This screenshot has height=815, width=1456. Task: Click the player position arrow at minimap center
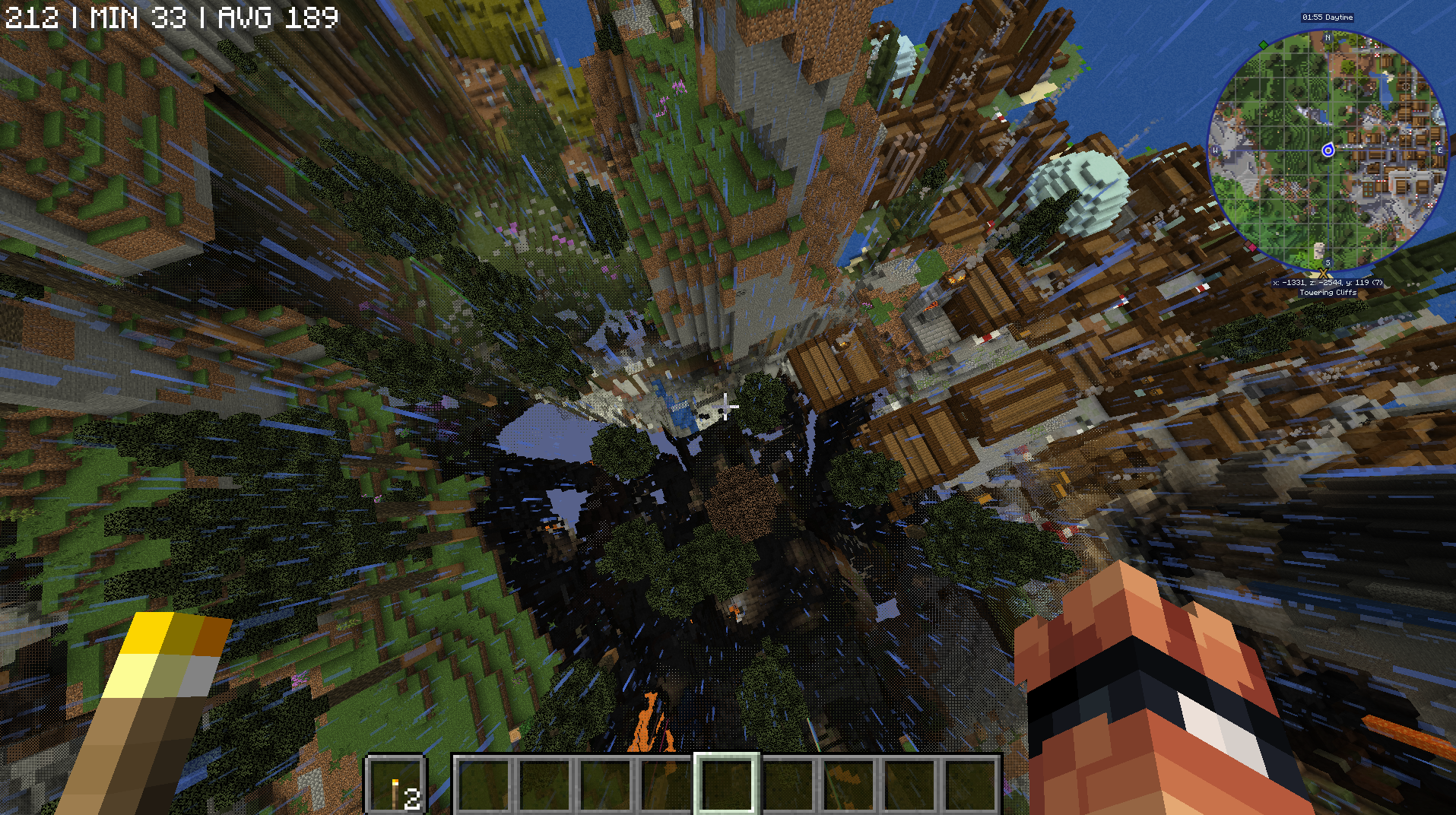click(1328, 151)
